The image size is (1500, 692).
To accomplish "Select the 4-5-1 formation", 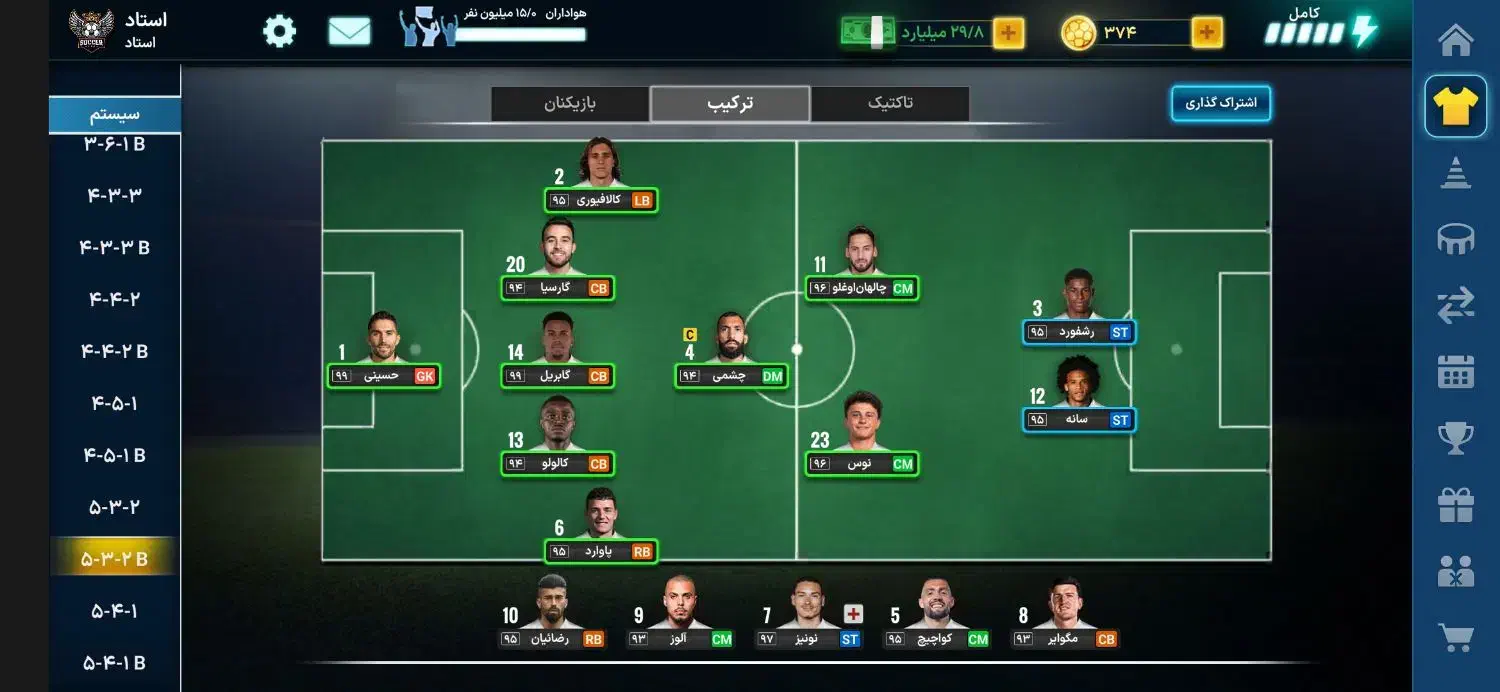I will [114, 403].
